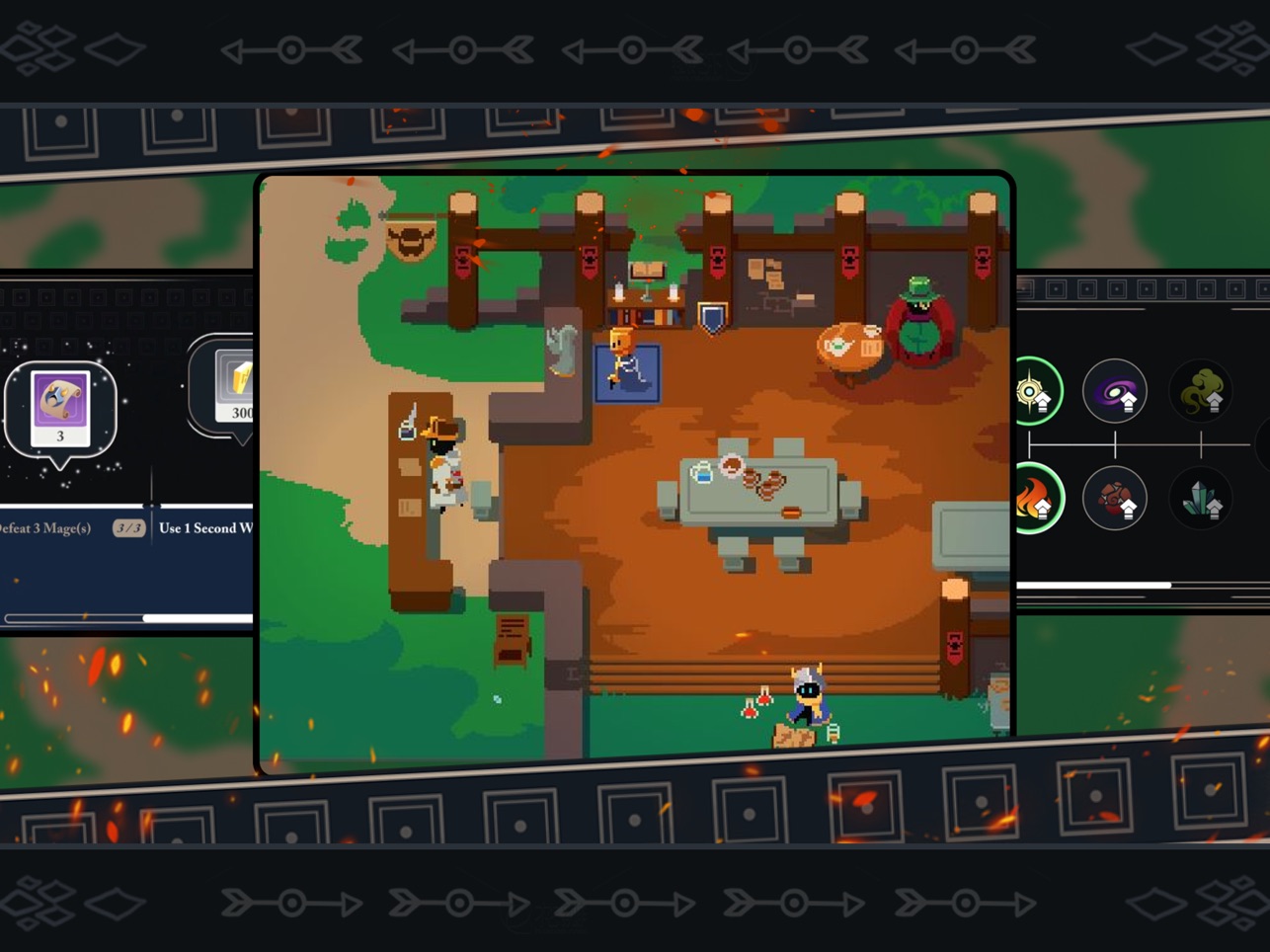The image size is (1270, 952).
Task: Upgrade the olive smoke cloud skill
Action: click(x=1201, y=392)
